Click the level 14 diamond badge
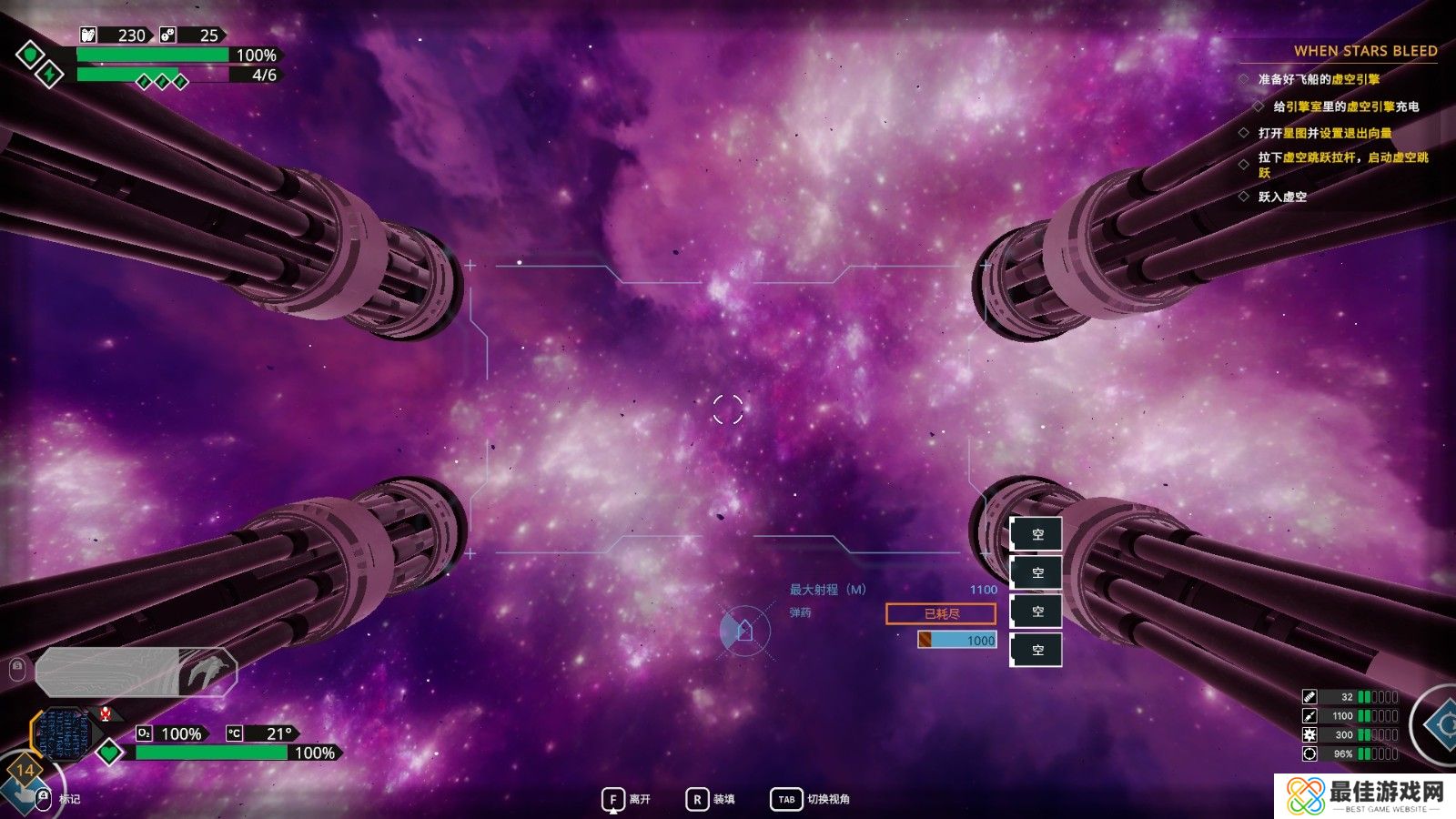This screenshot has height=819, width=1456. click(x=25, y=770)
